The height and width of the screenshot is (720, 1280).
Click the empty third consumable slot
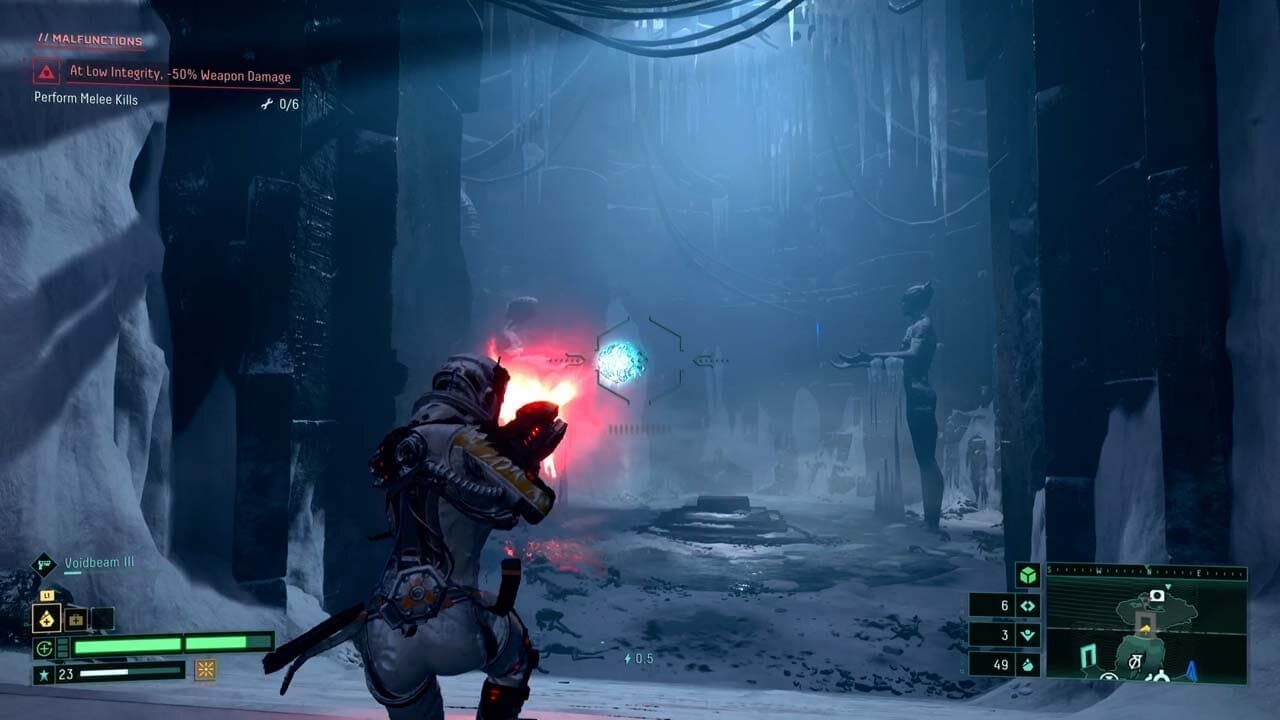[x=101, y=619]
